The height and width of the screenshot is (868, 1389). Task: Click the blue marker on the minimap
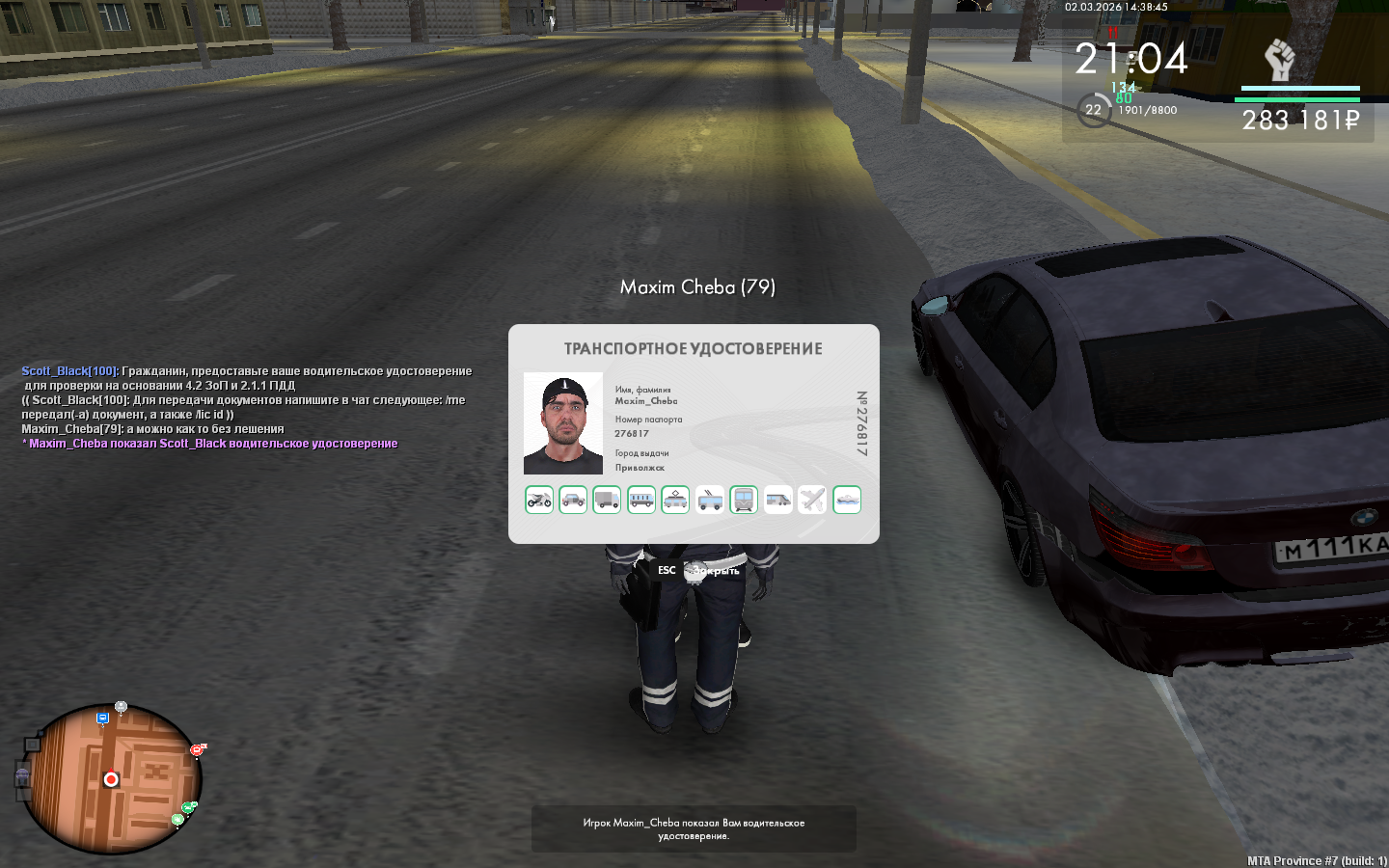click(x=102, y=719)
